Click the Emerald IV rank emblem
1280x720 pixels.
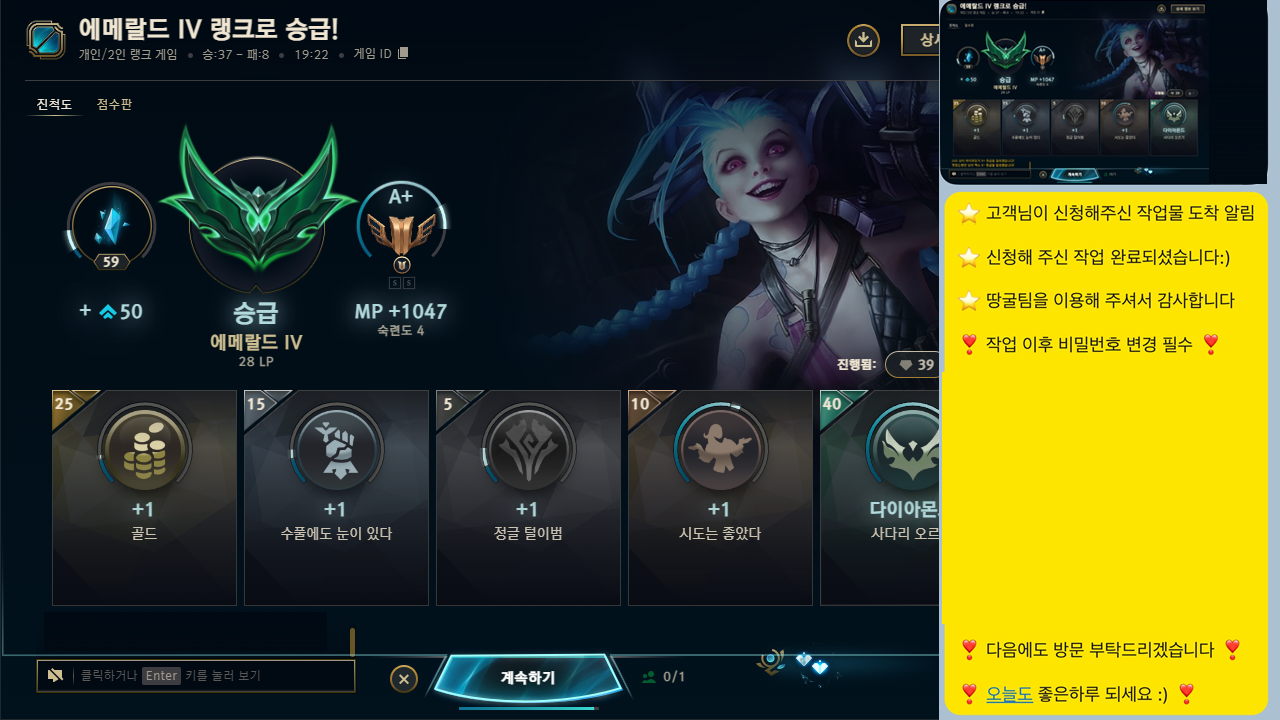click(x=257, y=213)
